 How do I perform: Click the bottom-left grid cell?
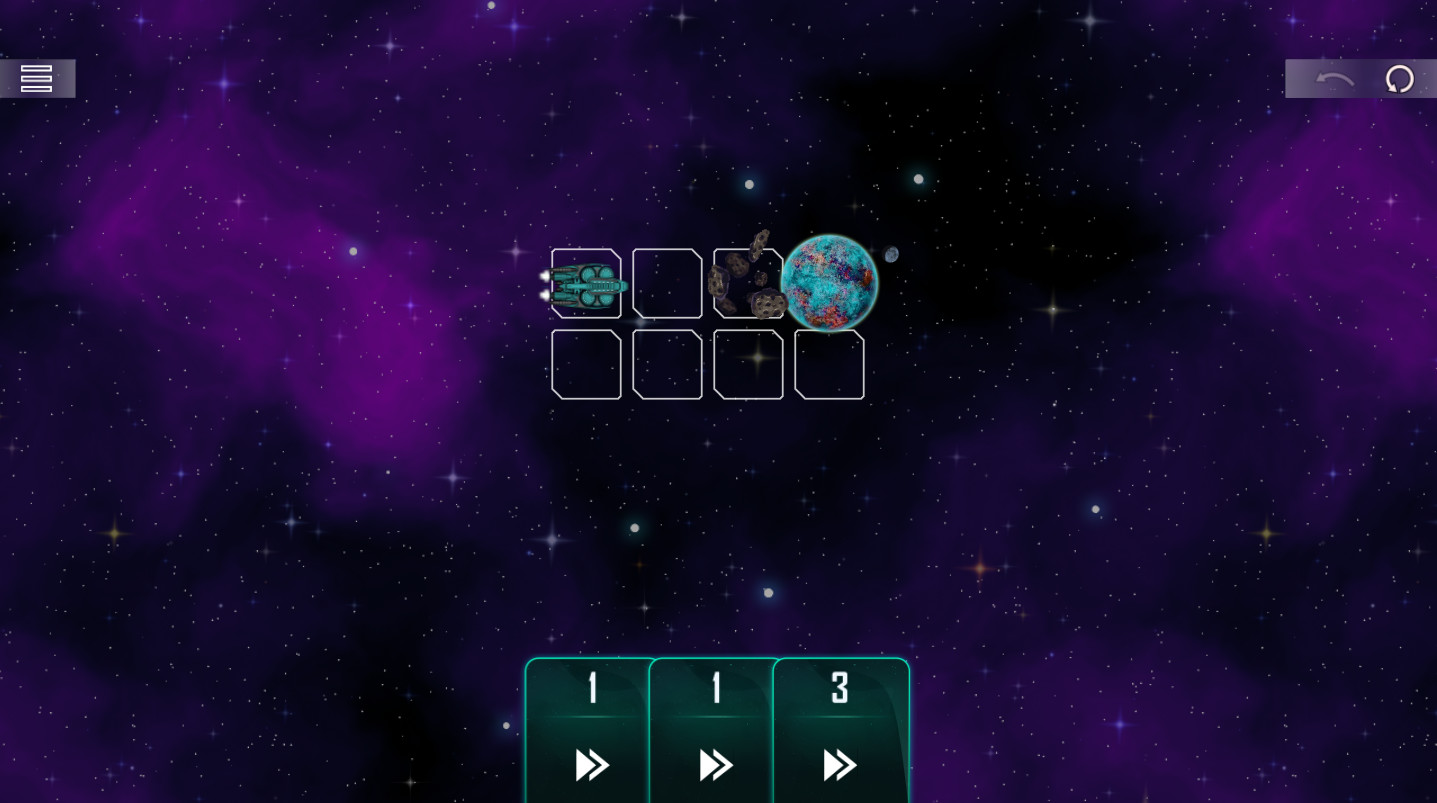pos(586,364)
